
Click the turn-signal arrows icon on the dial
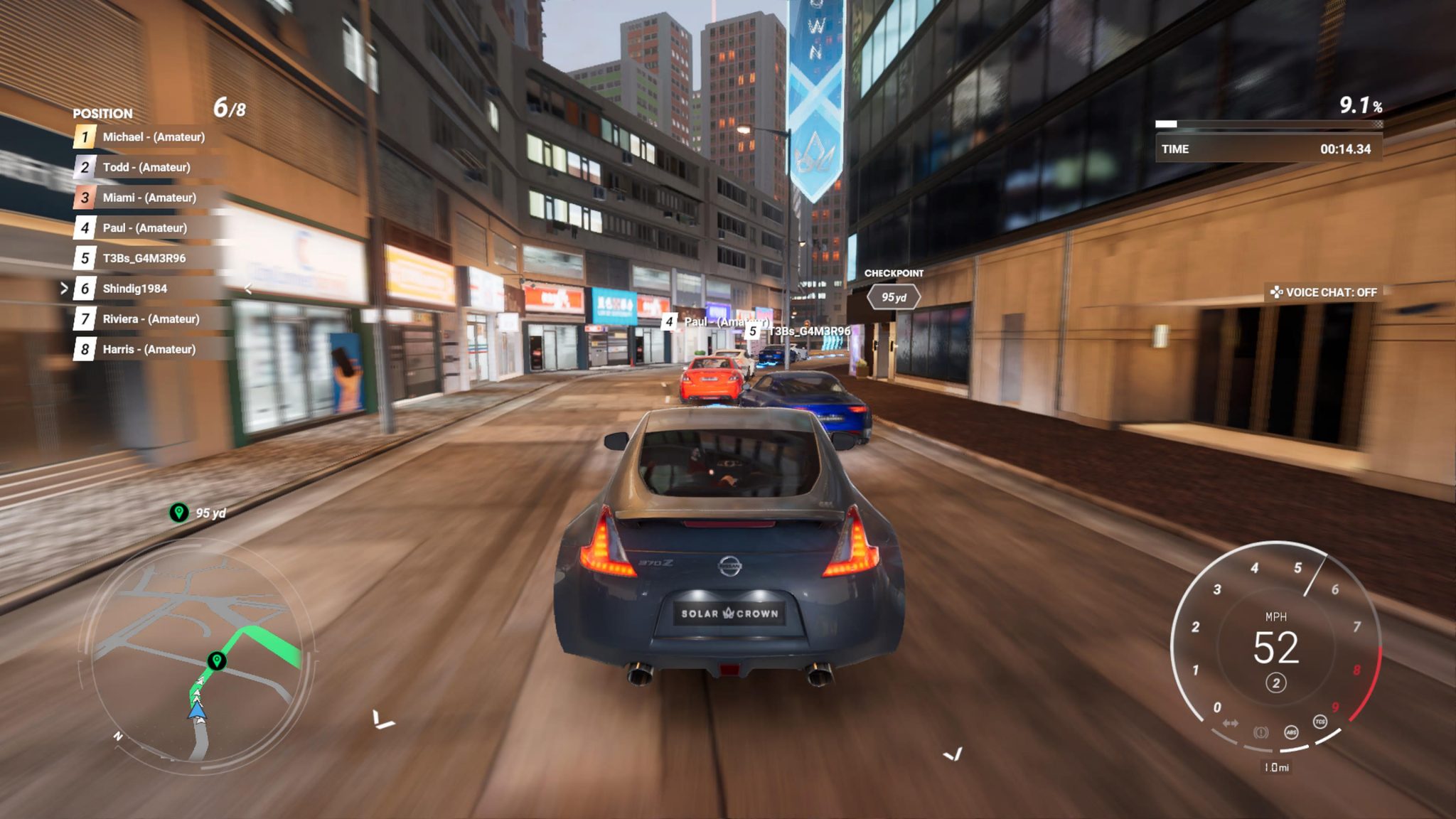1231,722
